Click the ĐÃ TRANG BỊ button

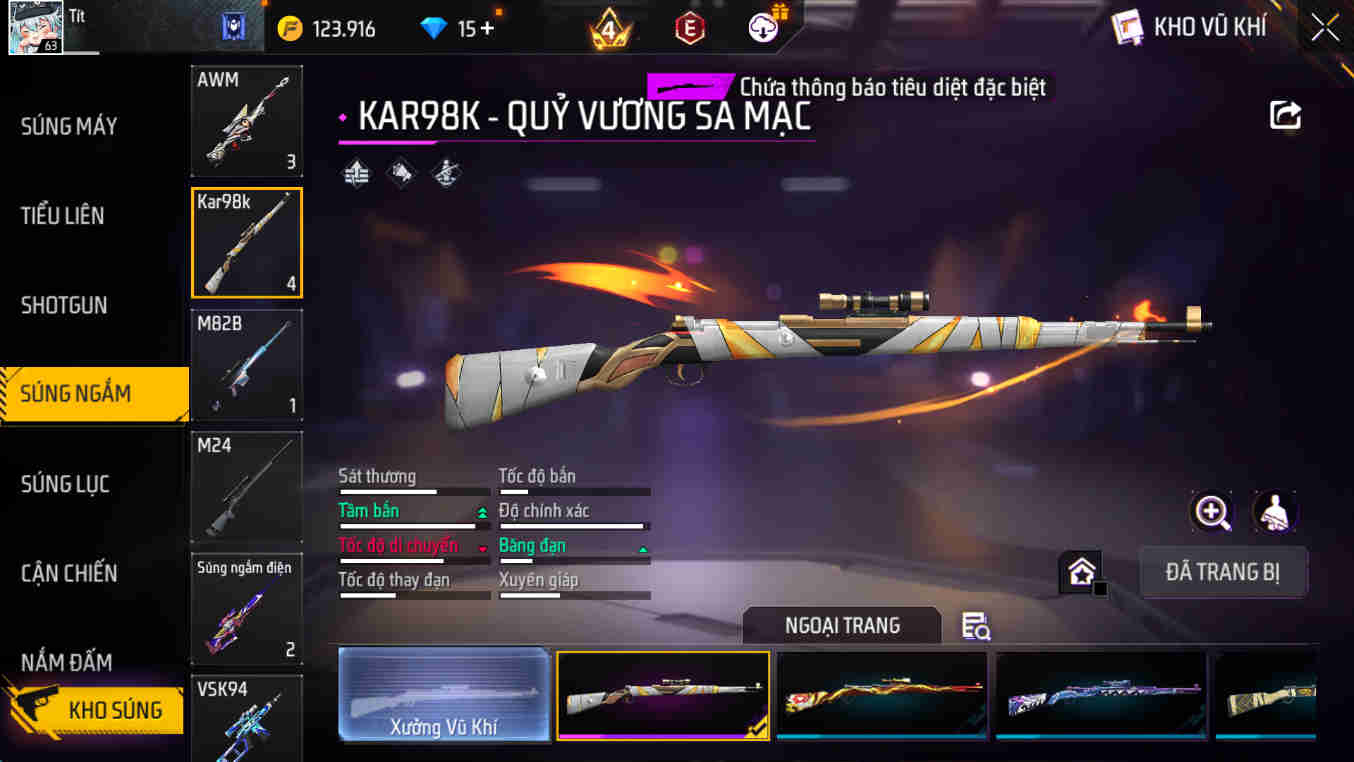pos(1223,572)
